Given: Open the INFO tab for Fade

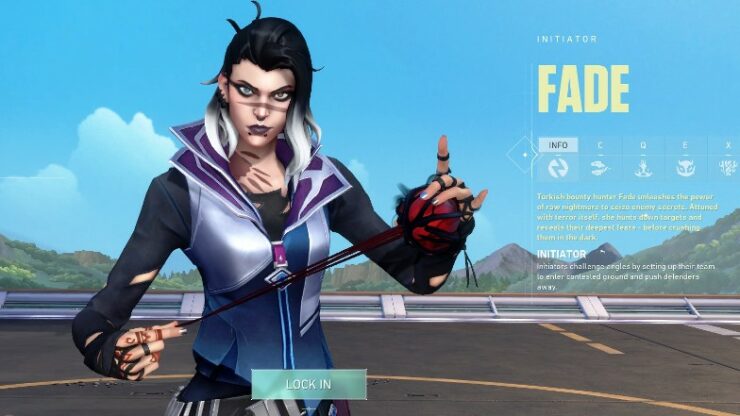Looking at the screenshot, I should 558,158.
